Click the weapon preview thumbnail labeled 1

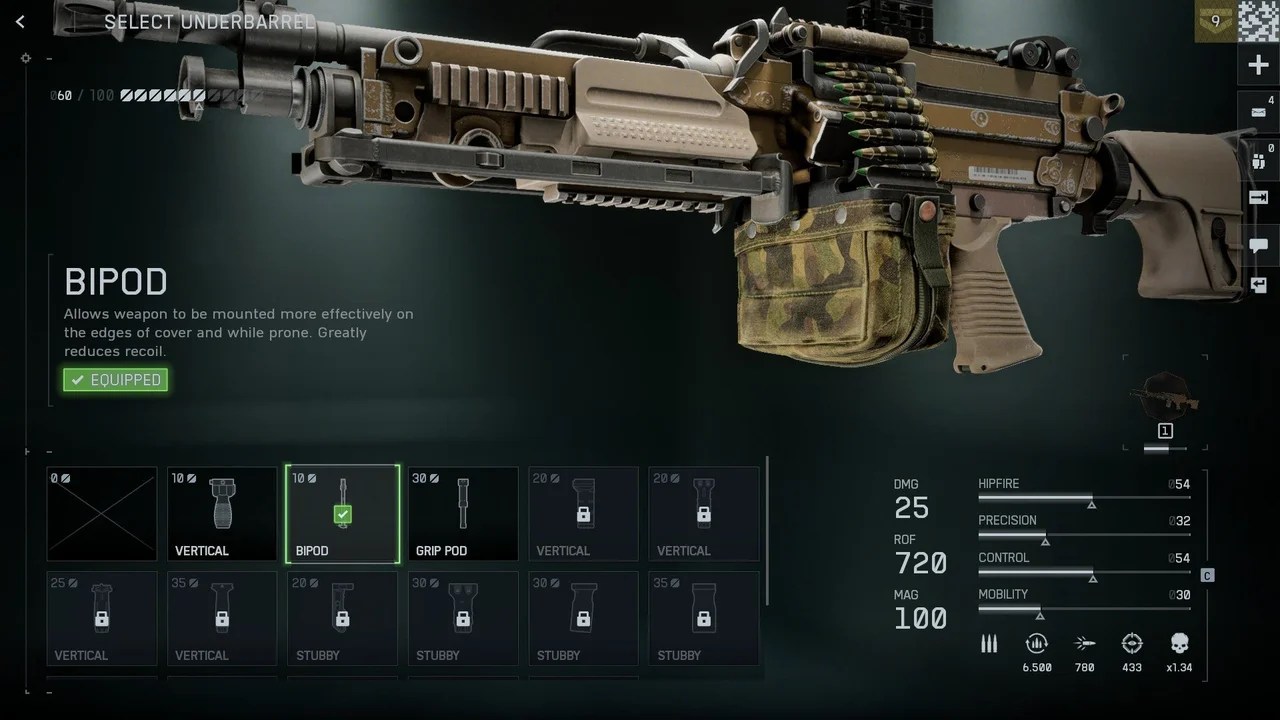1165,398
